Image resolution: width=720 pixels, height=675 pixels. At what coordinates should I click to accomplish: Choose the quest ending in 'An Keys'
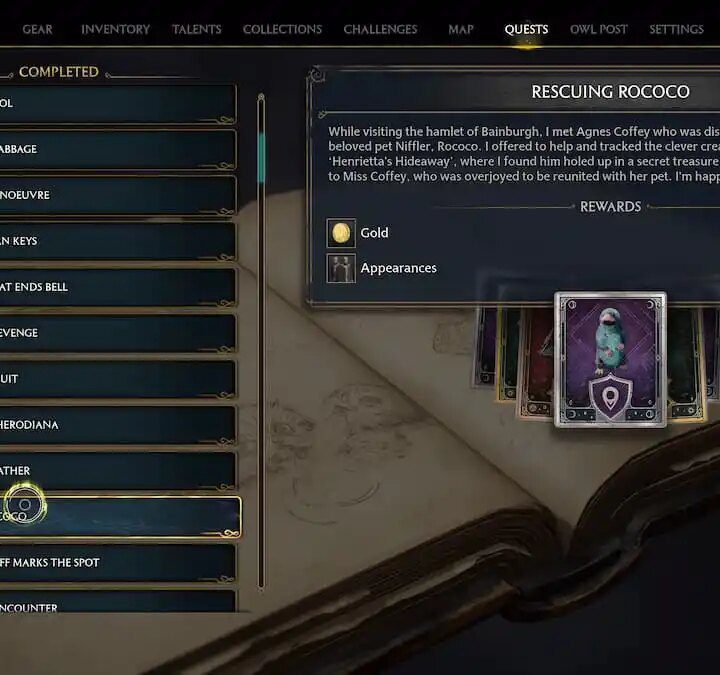117,241
